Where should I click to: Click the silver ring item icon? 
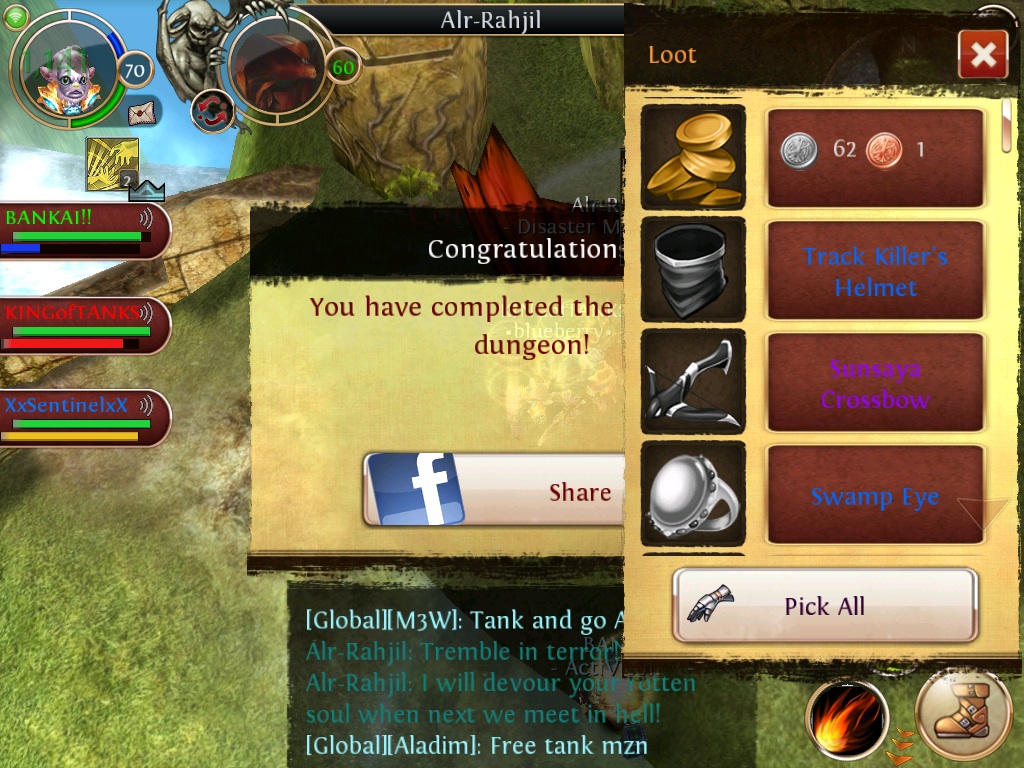point(693,496)
